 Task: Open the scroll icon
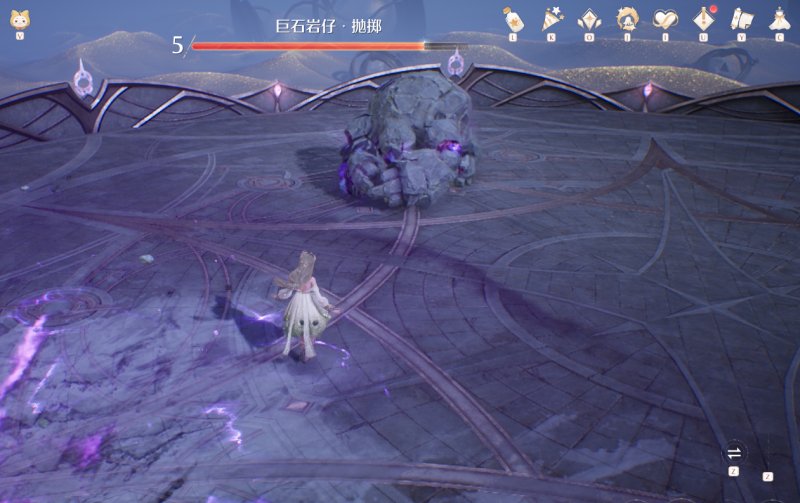tap(742, 20)
